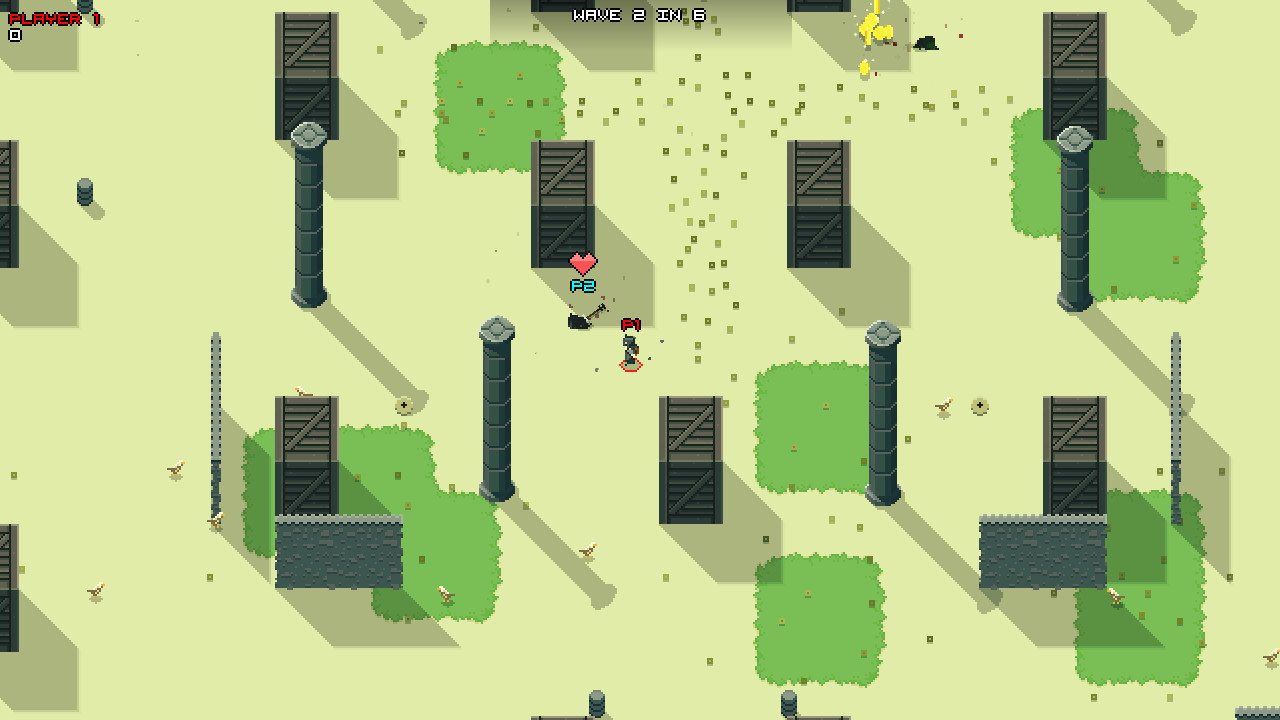Click the red P1 name tag
The width and height of the screenshot is (1280, 720).
629,324
